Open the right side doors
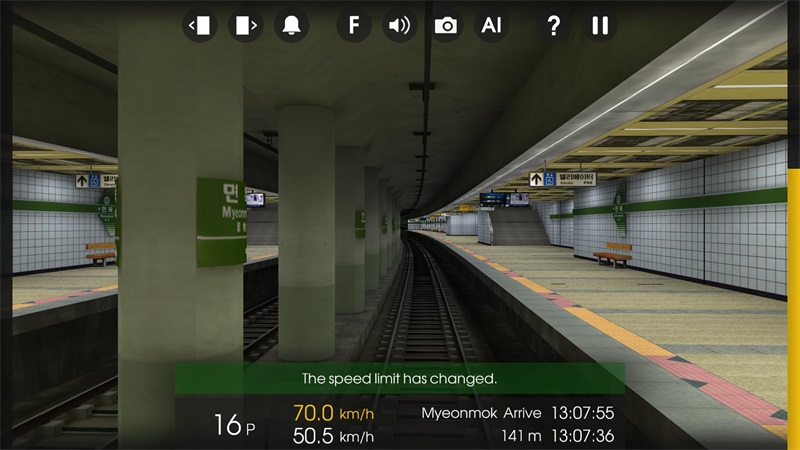Image resolution: width=800 pixels, height=450 pixels. click(x=246, y=25)
